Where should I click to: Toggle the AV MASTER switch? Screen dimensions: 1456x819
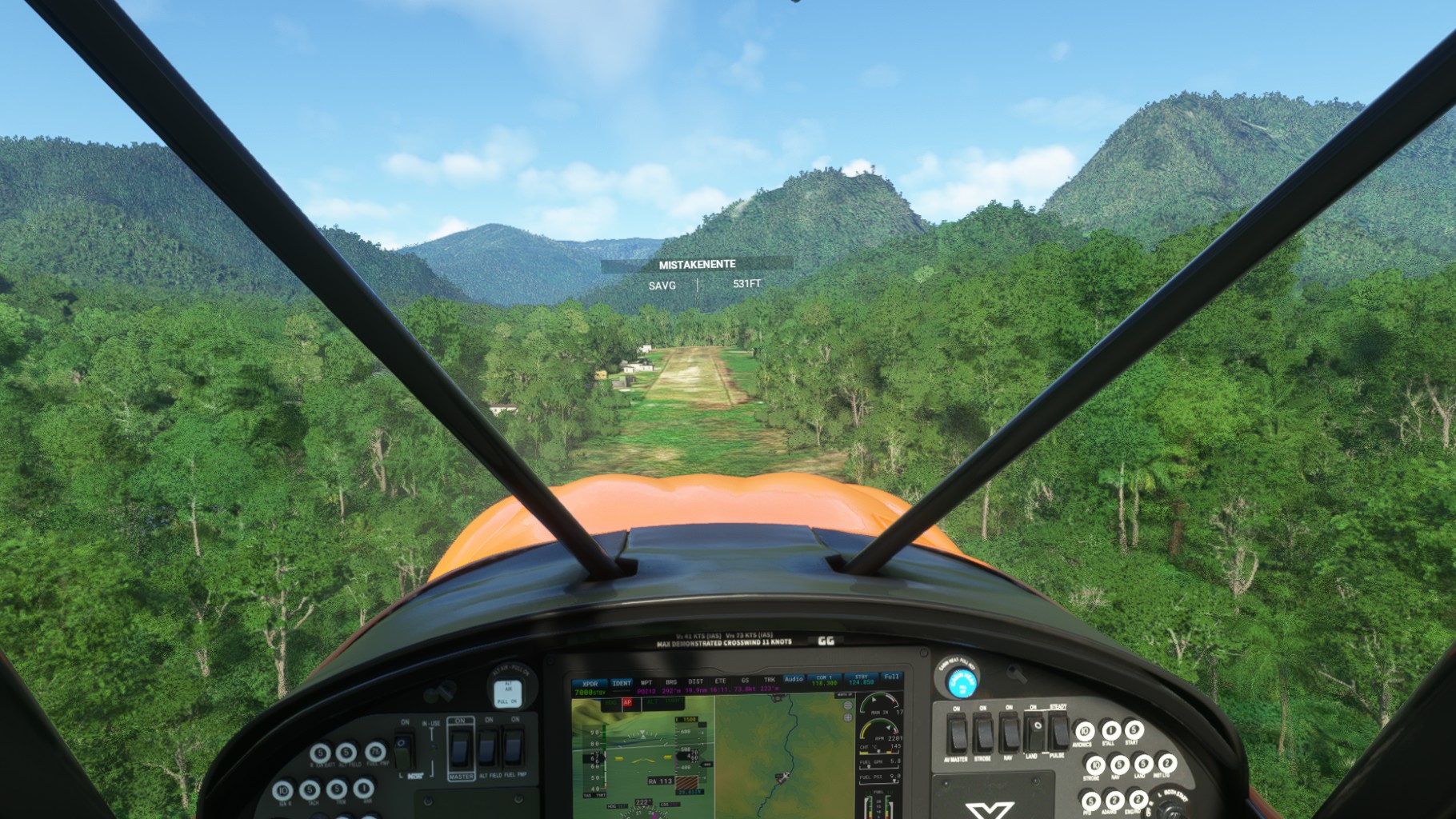point(957,733)
